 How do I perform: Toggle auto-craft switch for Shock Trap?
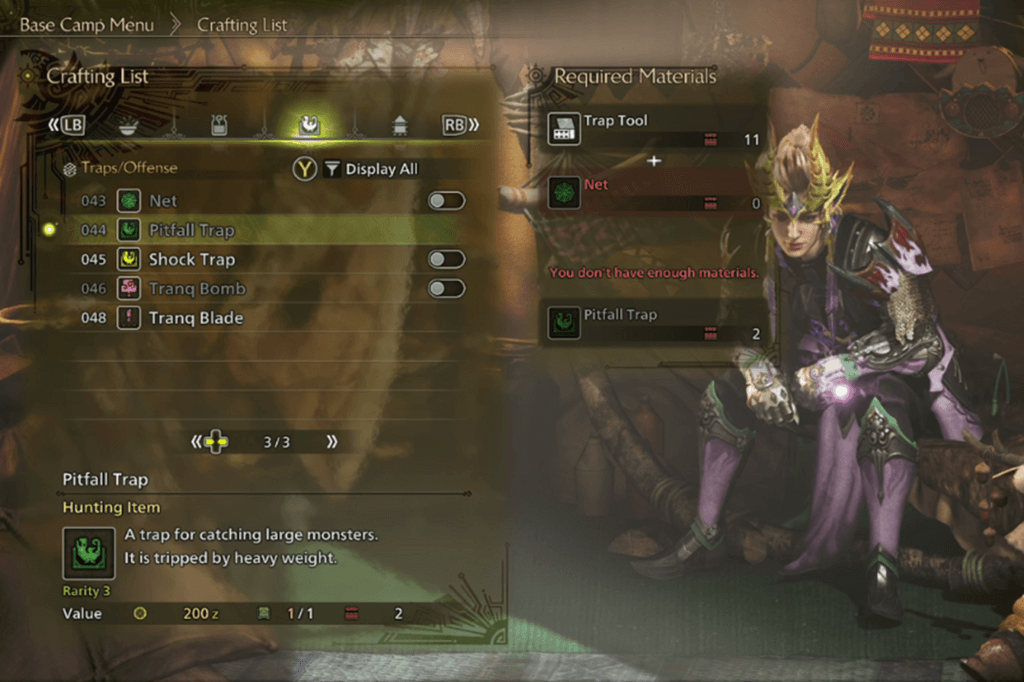pos(446,259)
